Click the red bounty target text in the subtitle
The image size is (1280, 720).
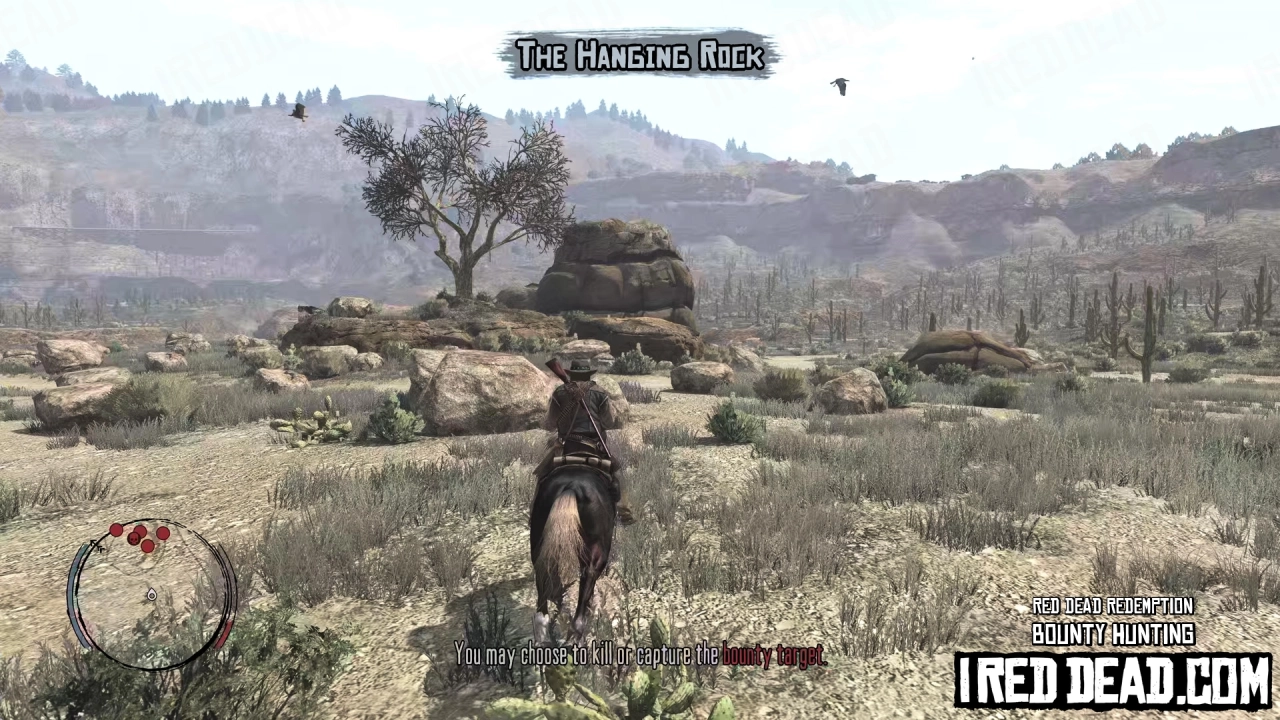coord(775,657)
